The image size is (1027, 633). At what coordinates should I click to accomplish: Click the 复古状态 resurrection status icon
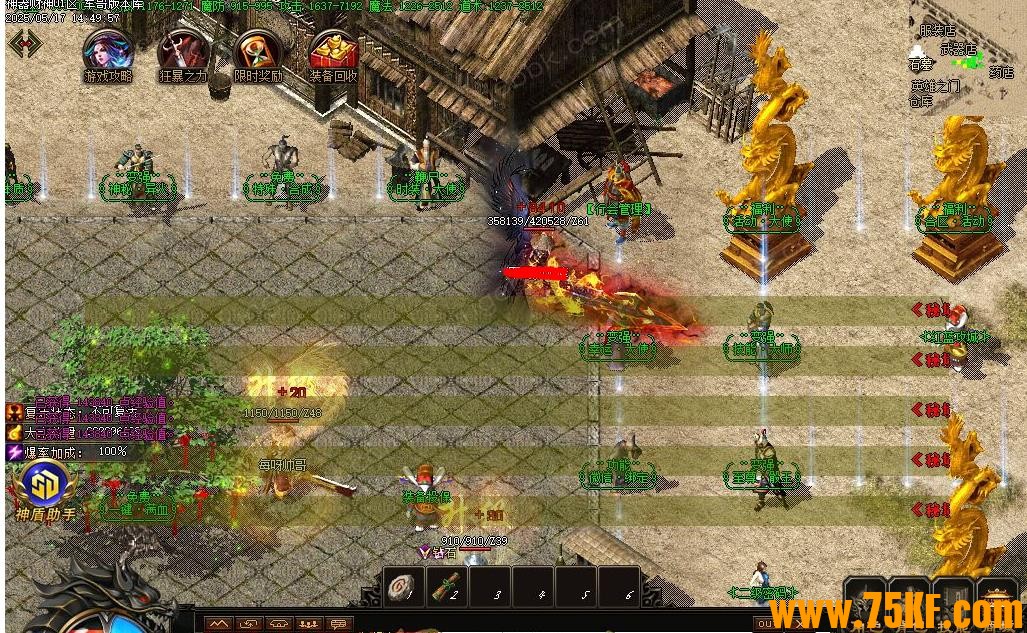(14, 413)
